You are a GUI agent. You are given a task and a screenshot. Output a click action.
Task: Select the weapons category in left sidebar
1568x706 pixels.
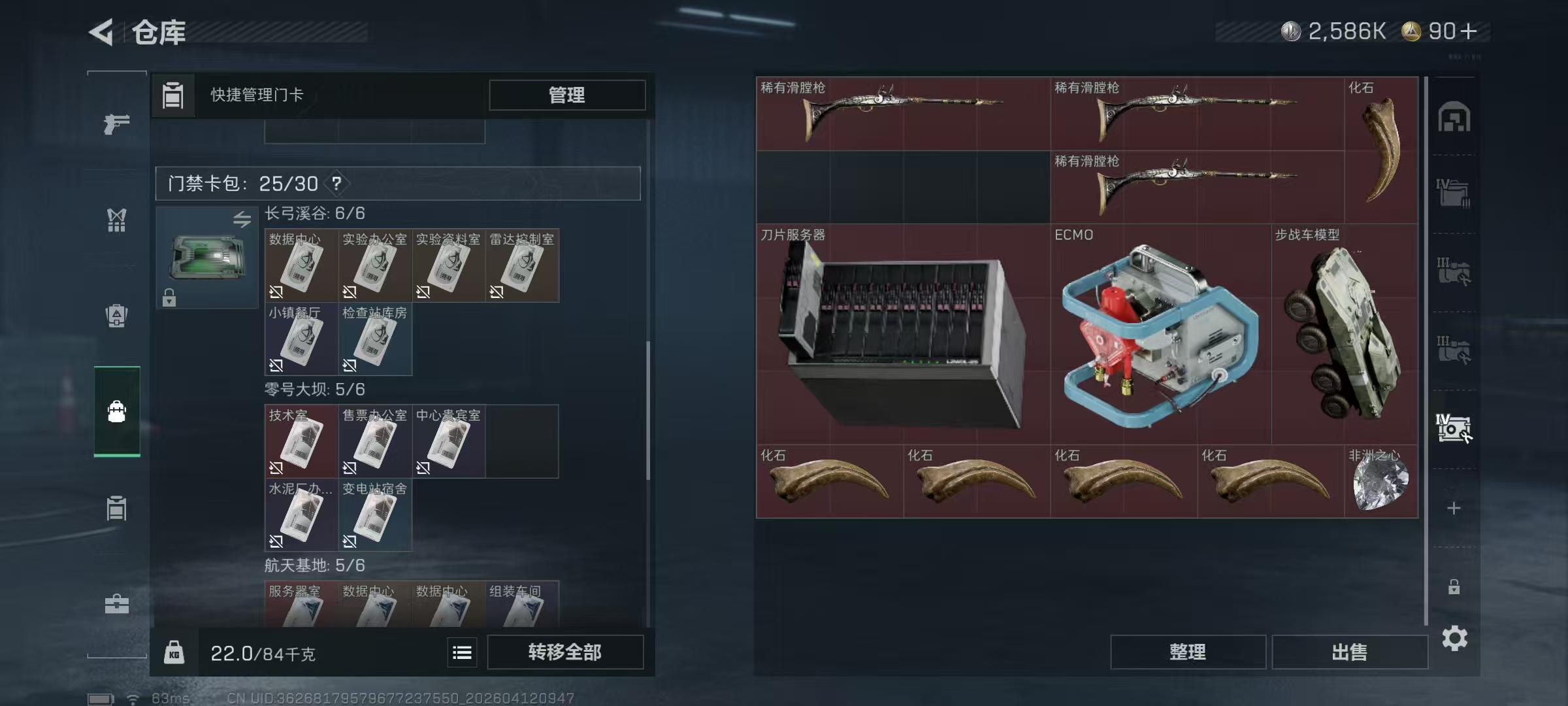click(x=118, y=122)
